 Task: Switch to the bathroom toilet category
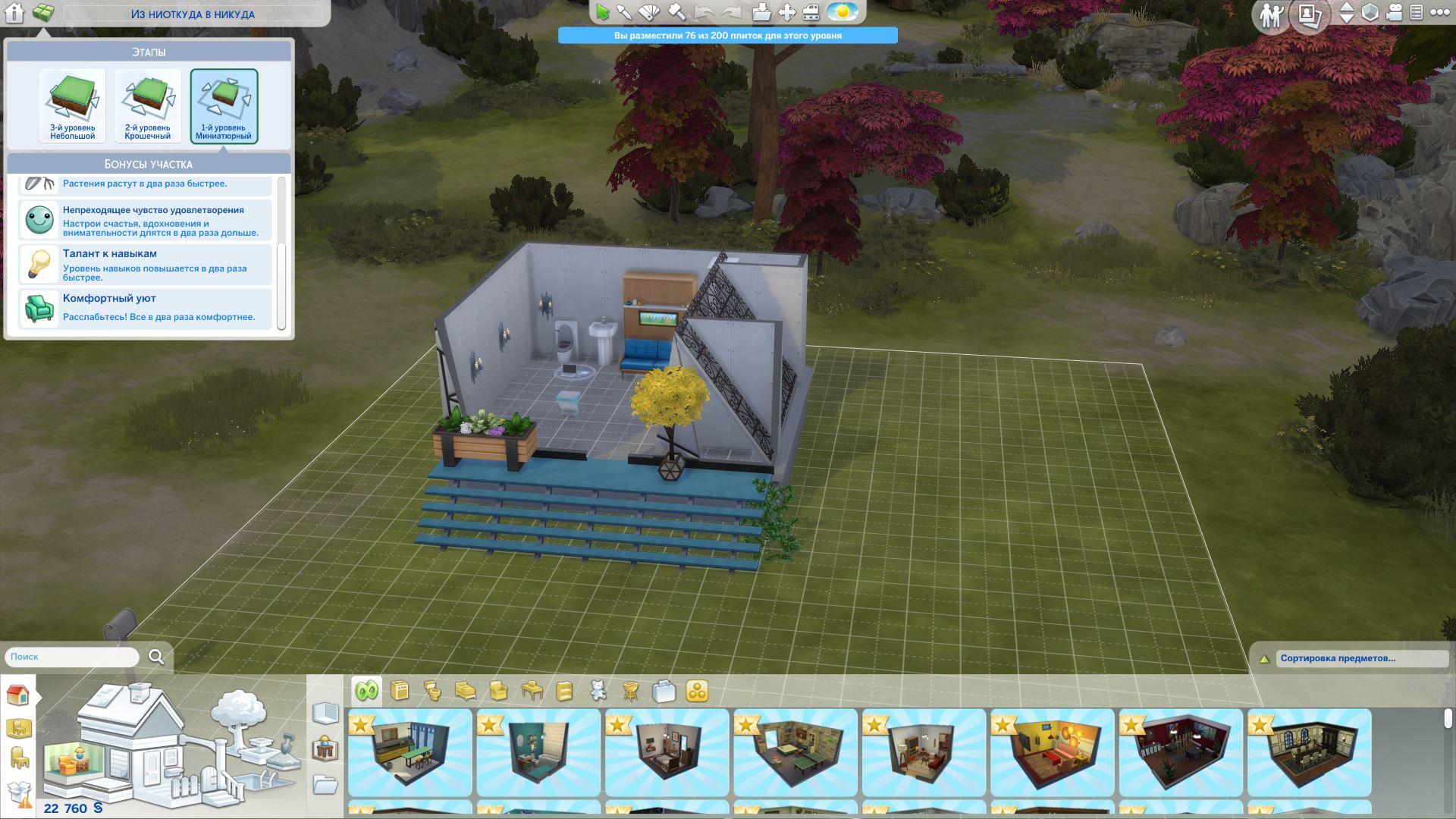pos(433,691)
